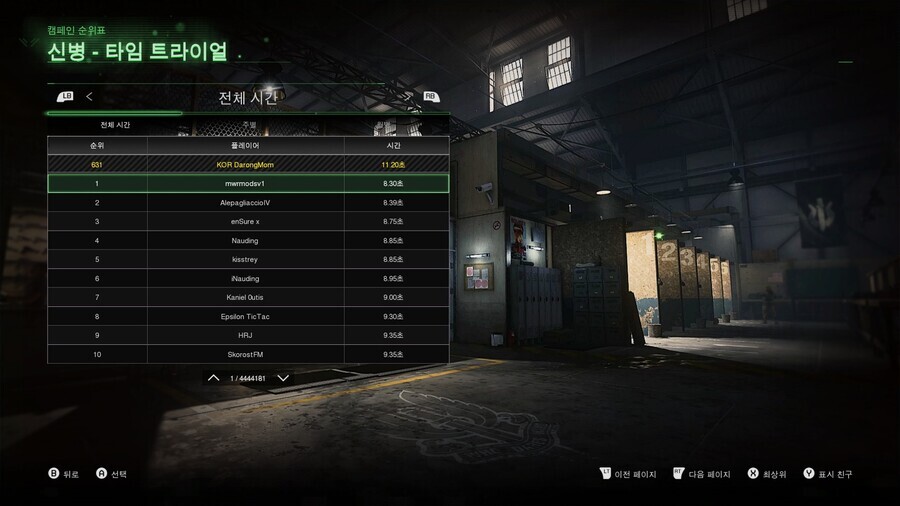Select top-ranked player mwrmodsv1
This screenshot has height=506, width=900.
pyautogui.click(x=247, y=184)
